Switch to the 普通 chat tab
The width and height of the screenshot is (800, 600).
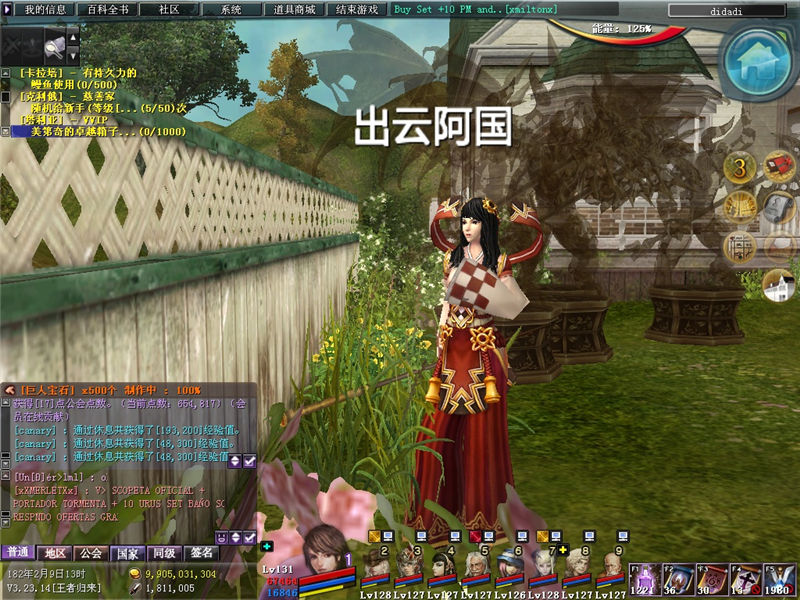(17, 553)
